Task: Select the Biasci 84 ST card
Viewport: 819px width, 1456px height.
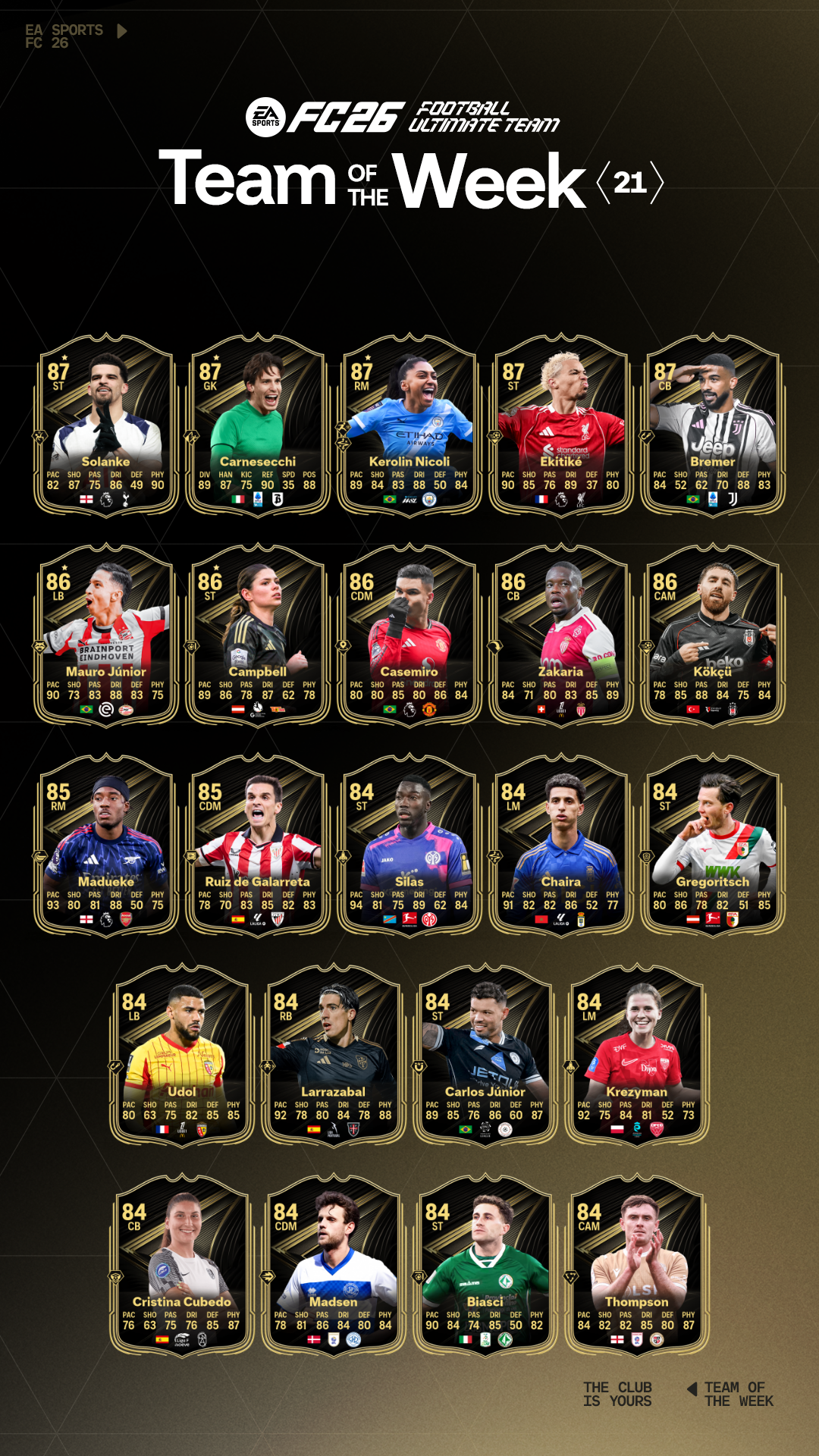Action: (x=485, y=1265)
